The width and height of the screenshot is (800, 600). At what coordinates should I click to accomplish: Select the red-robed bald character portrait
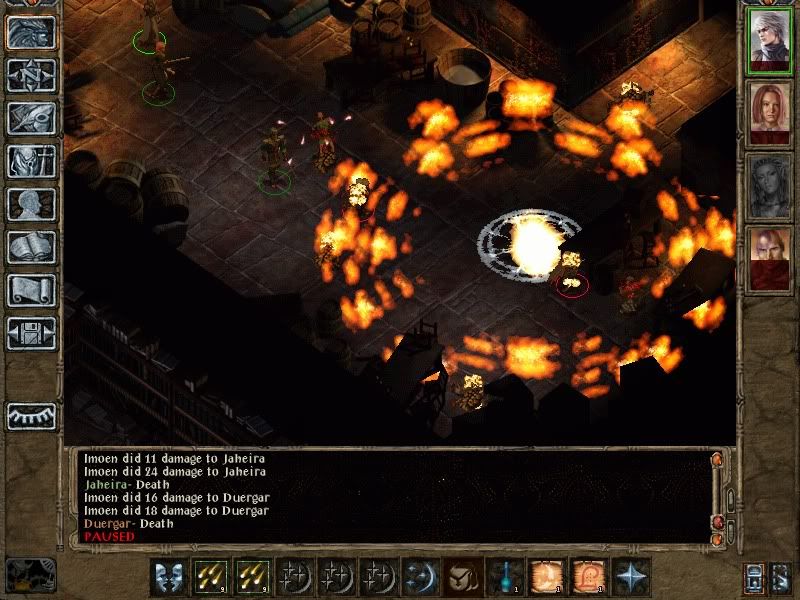click(770, 259)
